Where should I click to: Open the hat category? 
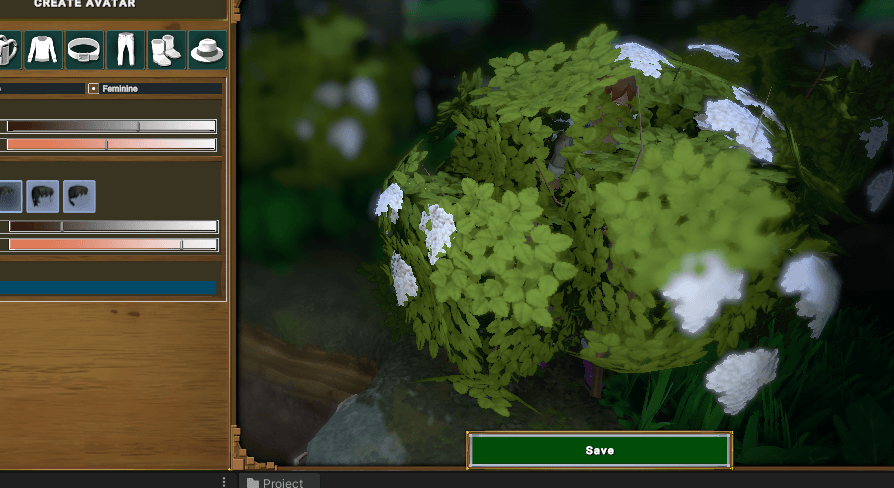pos(206,49)
